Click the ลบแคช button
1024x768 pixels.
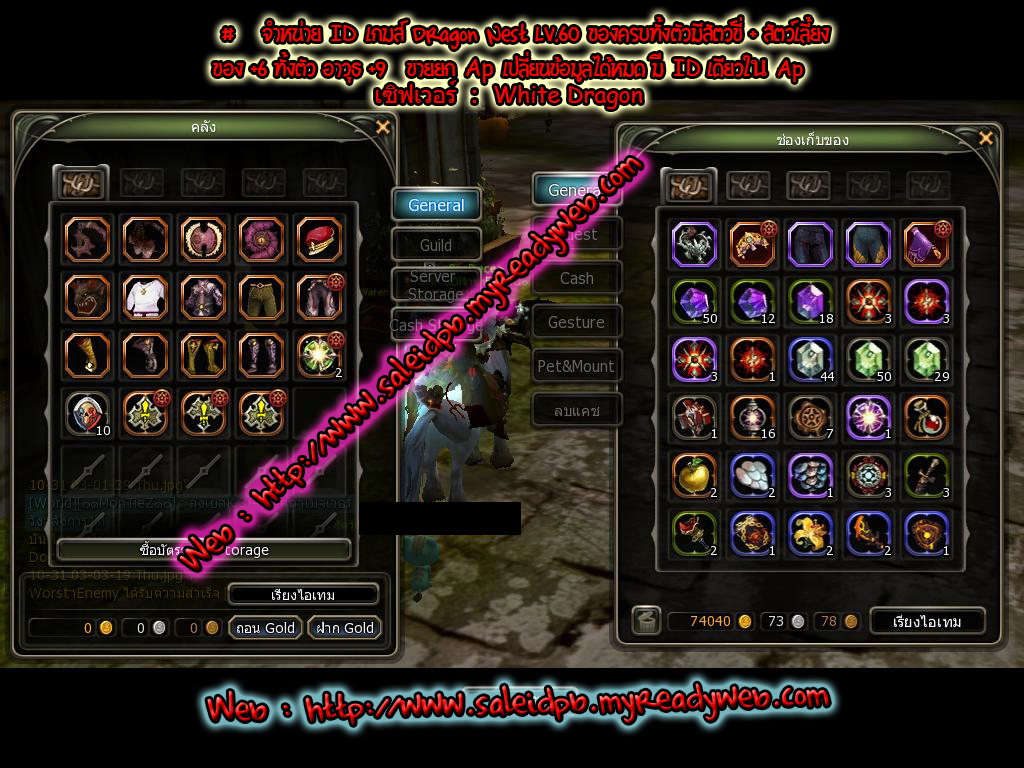(x=576, y=410)
